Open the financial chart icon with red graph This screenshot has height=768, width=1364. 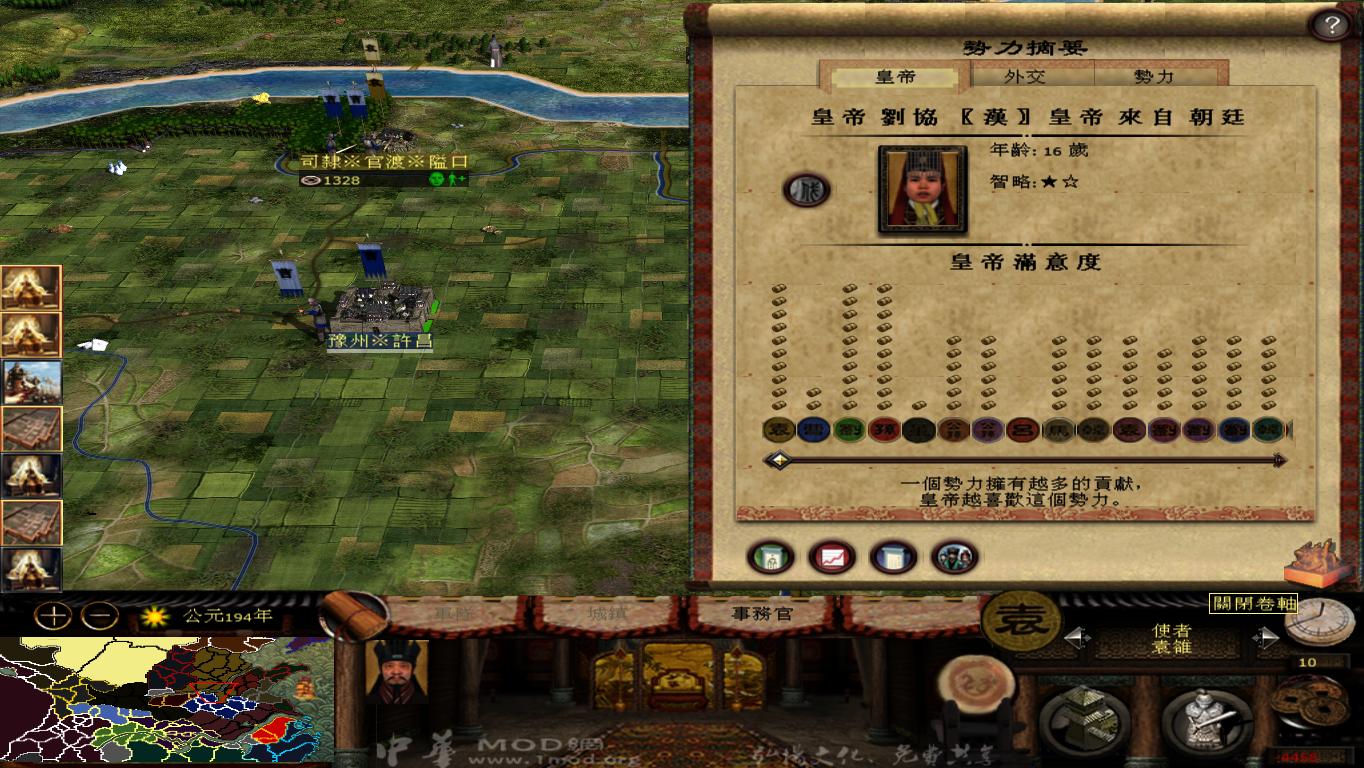click(832, 557)
